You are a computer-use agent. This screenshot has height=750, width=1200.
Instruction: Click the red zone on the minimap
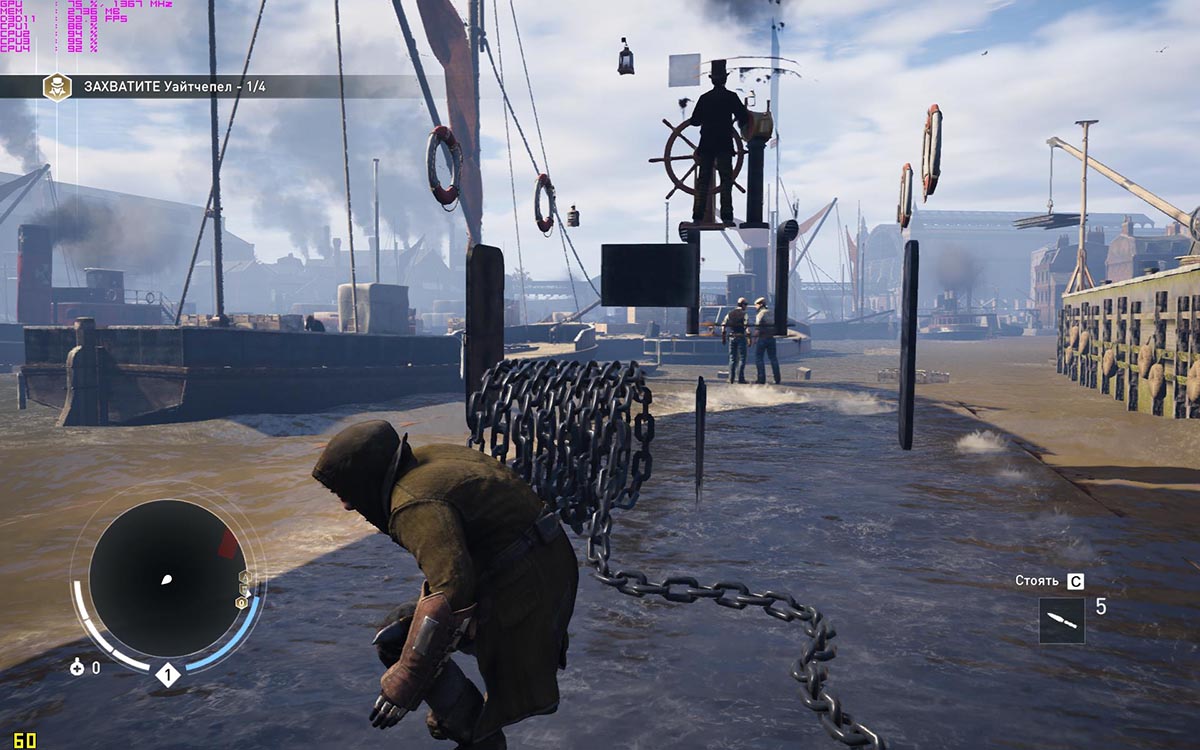(228, 545)
